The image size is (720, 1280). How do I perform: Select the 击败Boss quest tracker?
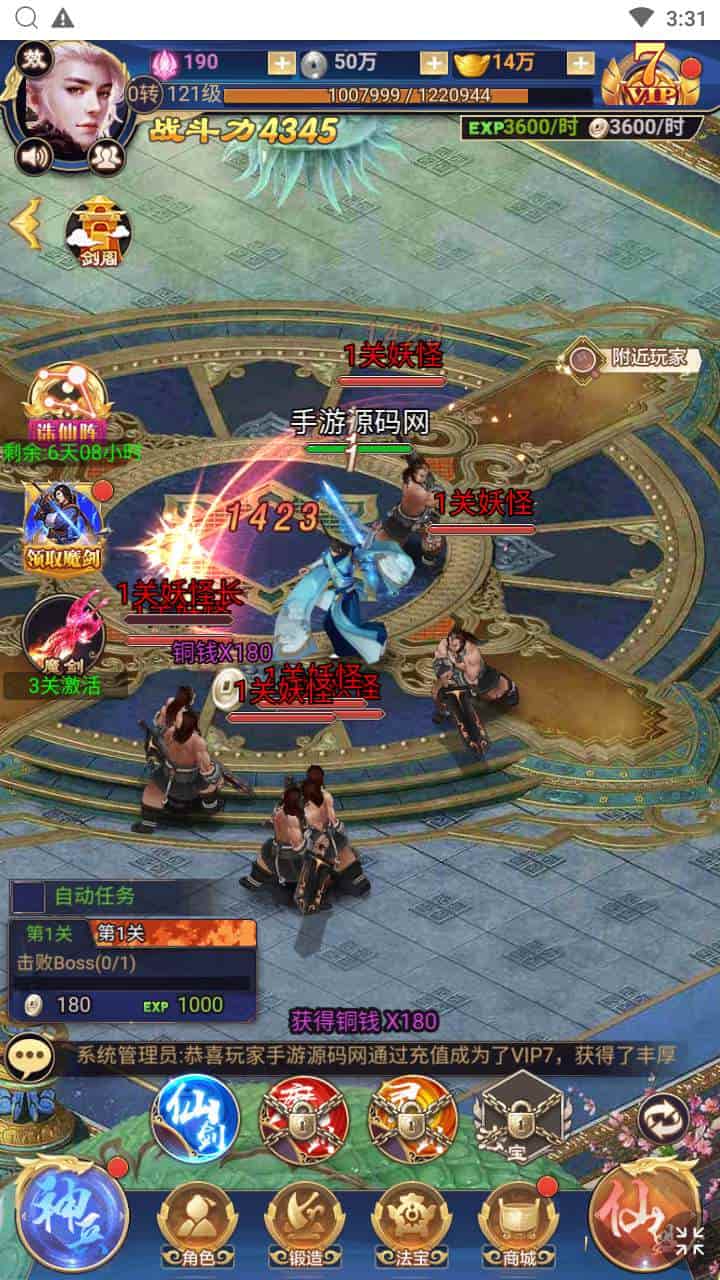[x=130, y=965]
